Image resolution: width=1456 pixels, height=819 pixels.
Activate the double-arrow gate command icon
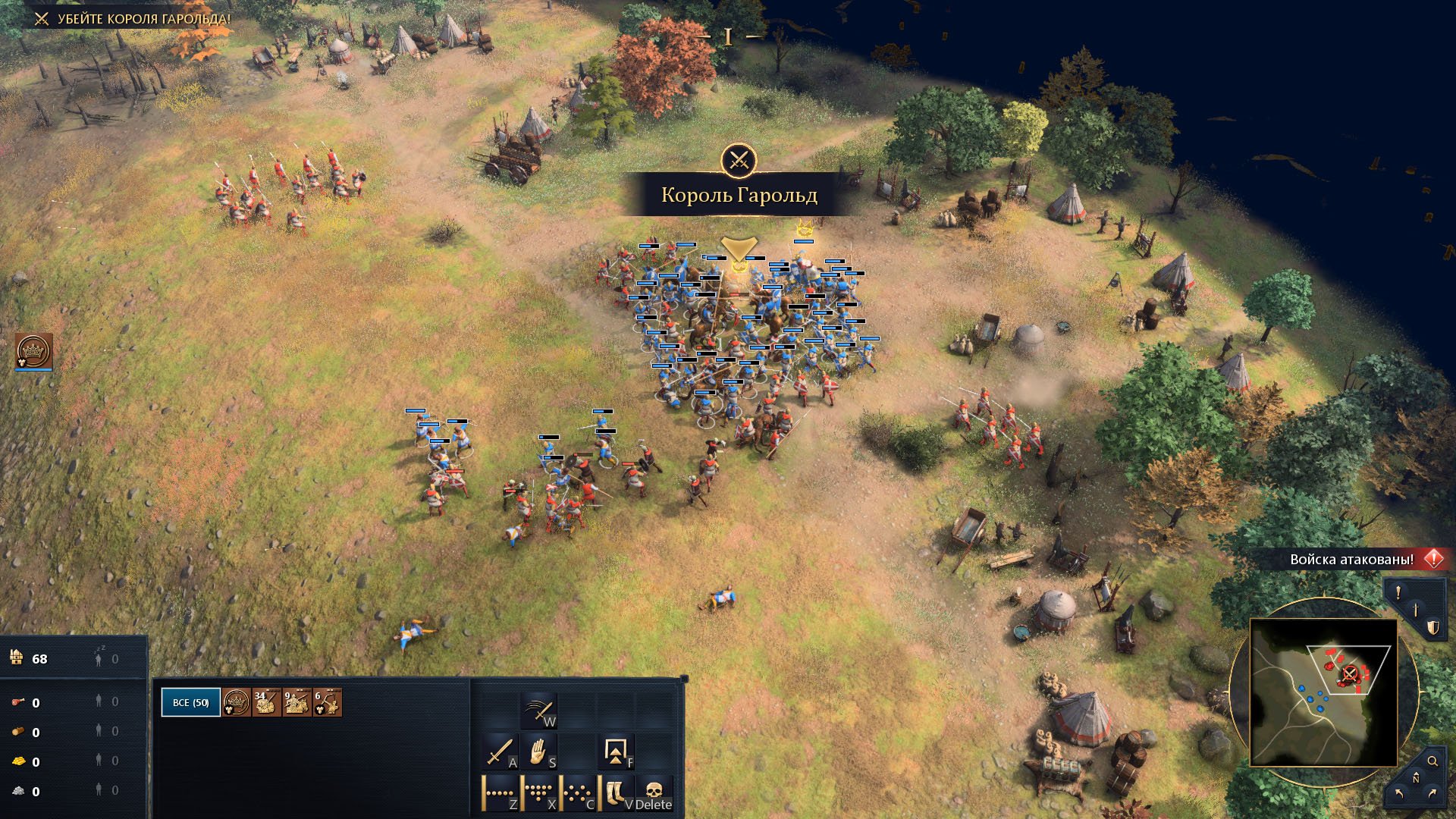click(615, 752)
